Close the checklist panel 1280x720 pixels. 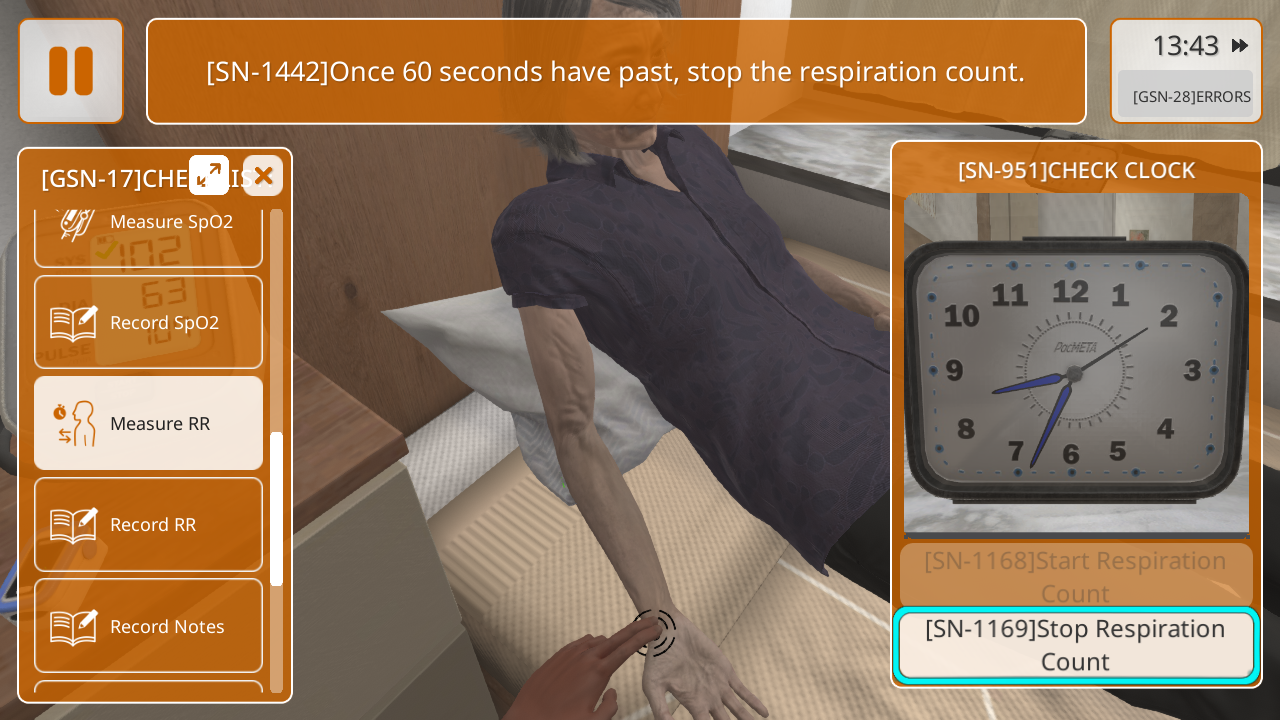pyautogui.click(x=263, y=176)
